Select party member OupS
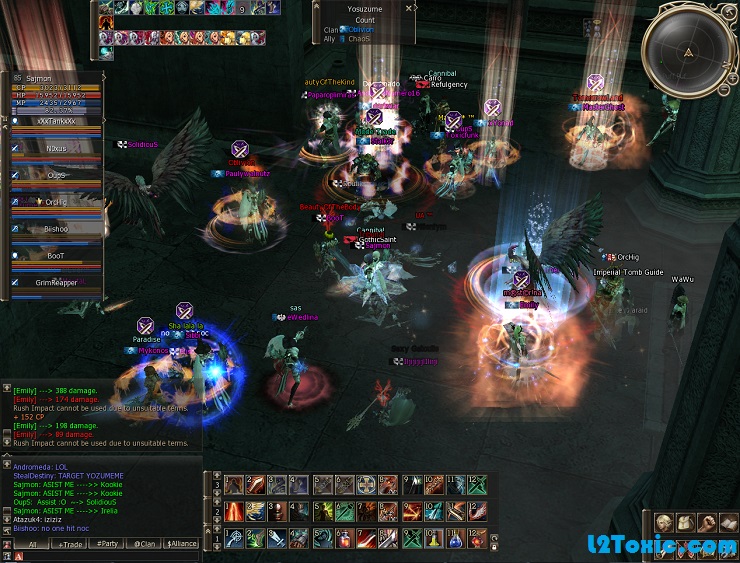 [x=56, y=175]
